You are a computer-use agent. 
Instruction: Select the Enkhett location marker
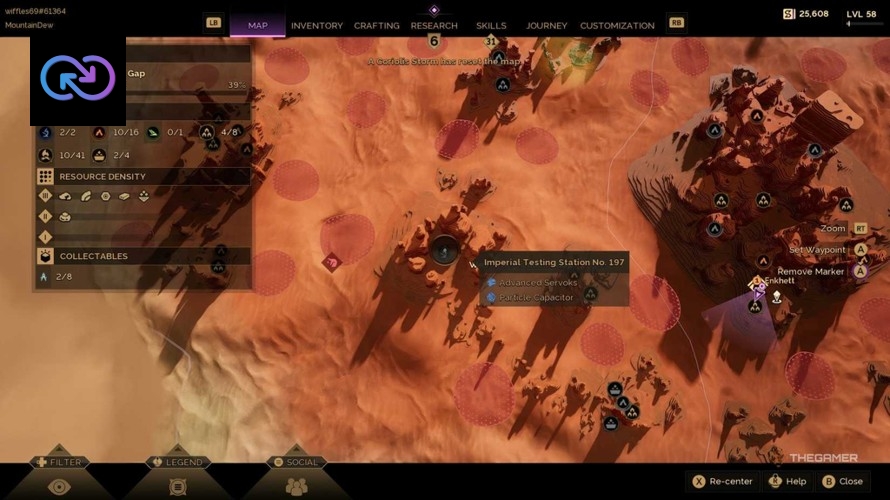[757, 286]
